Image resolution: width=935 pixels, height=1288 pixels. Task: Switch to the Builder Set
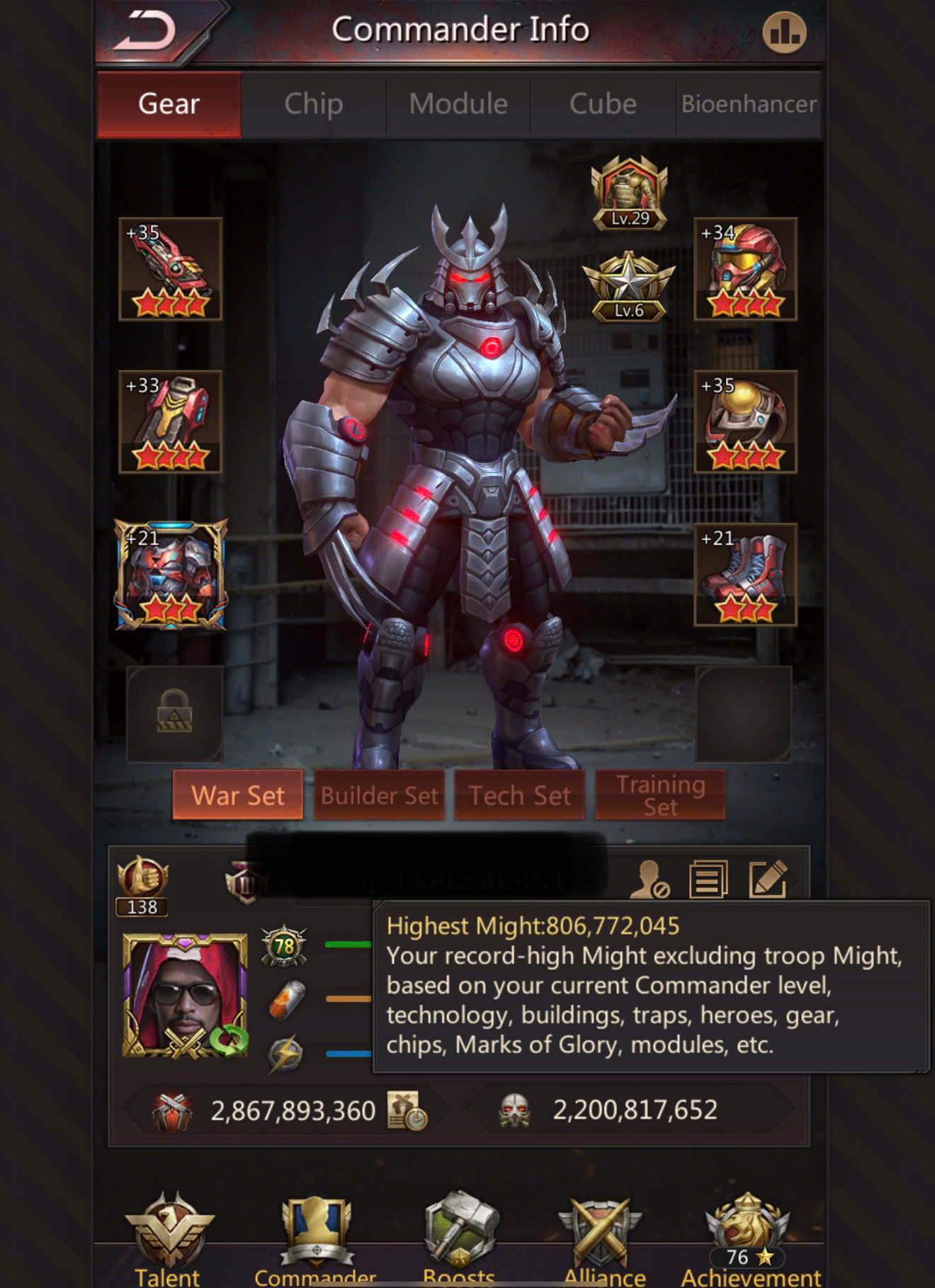pyautogui.click(x=379, y=795)
